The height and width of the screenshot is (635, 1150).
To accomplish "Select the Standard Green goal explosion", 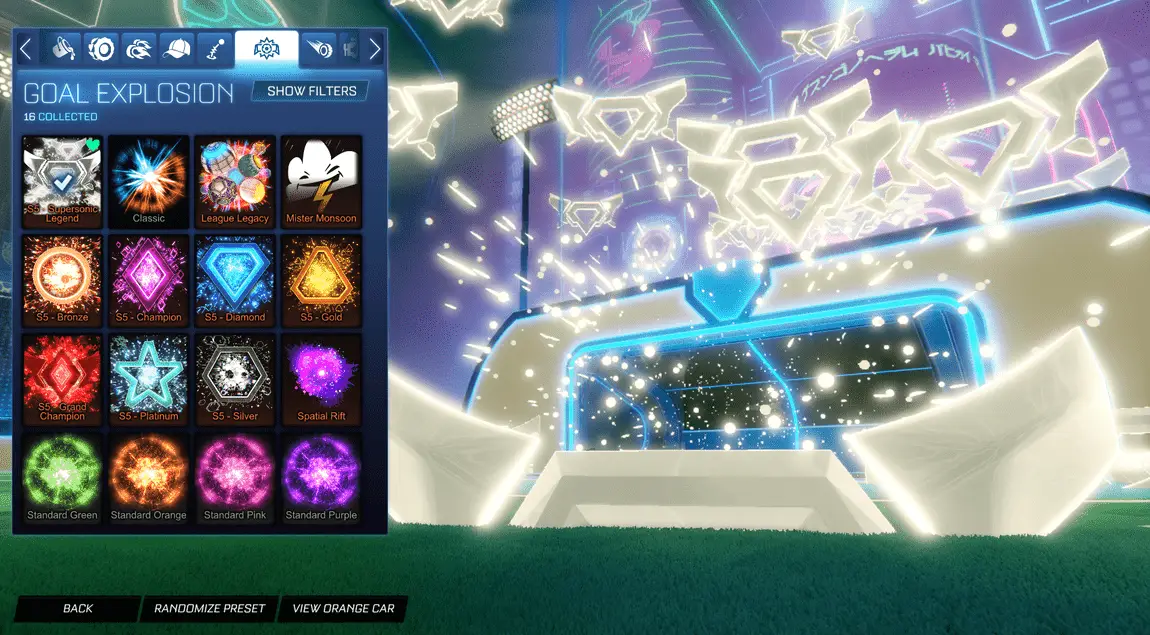I will 62,477.
